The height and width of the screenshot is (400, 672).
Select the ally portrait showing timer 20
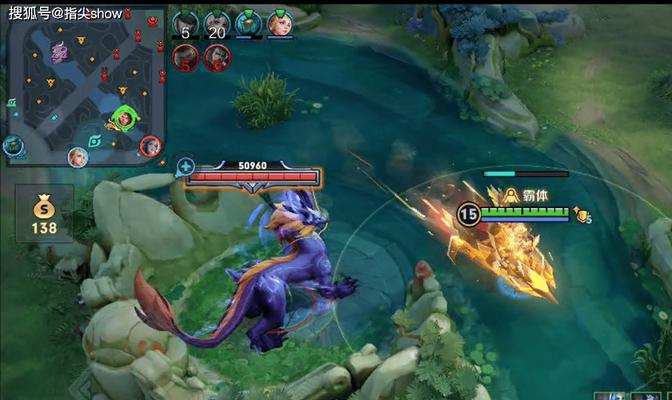[x=217, y=24]
